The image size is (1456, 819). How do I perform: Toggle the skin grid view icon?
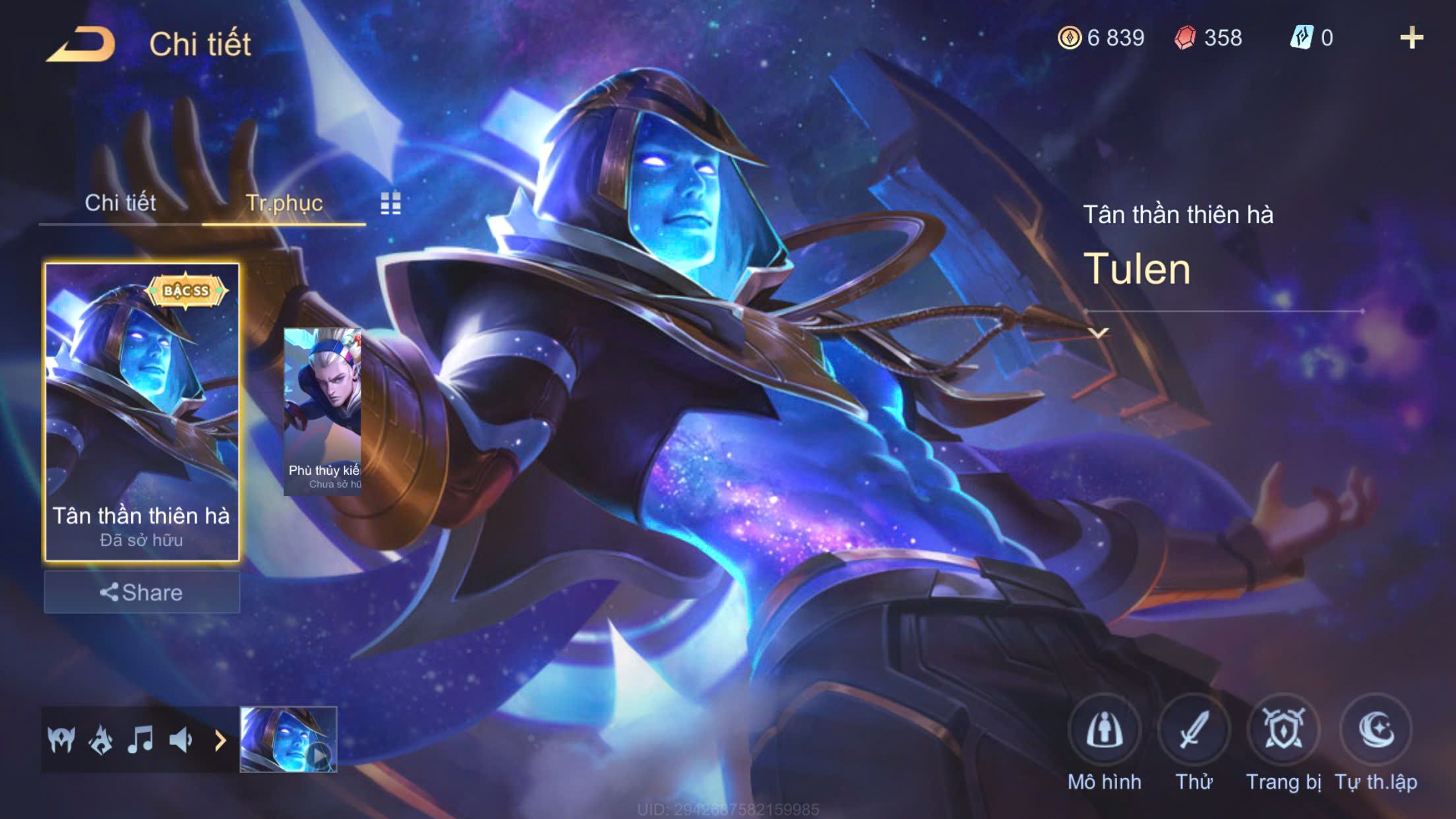click(390, 204)
